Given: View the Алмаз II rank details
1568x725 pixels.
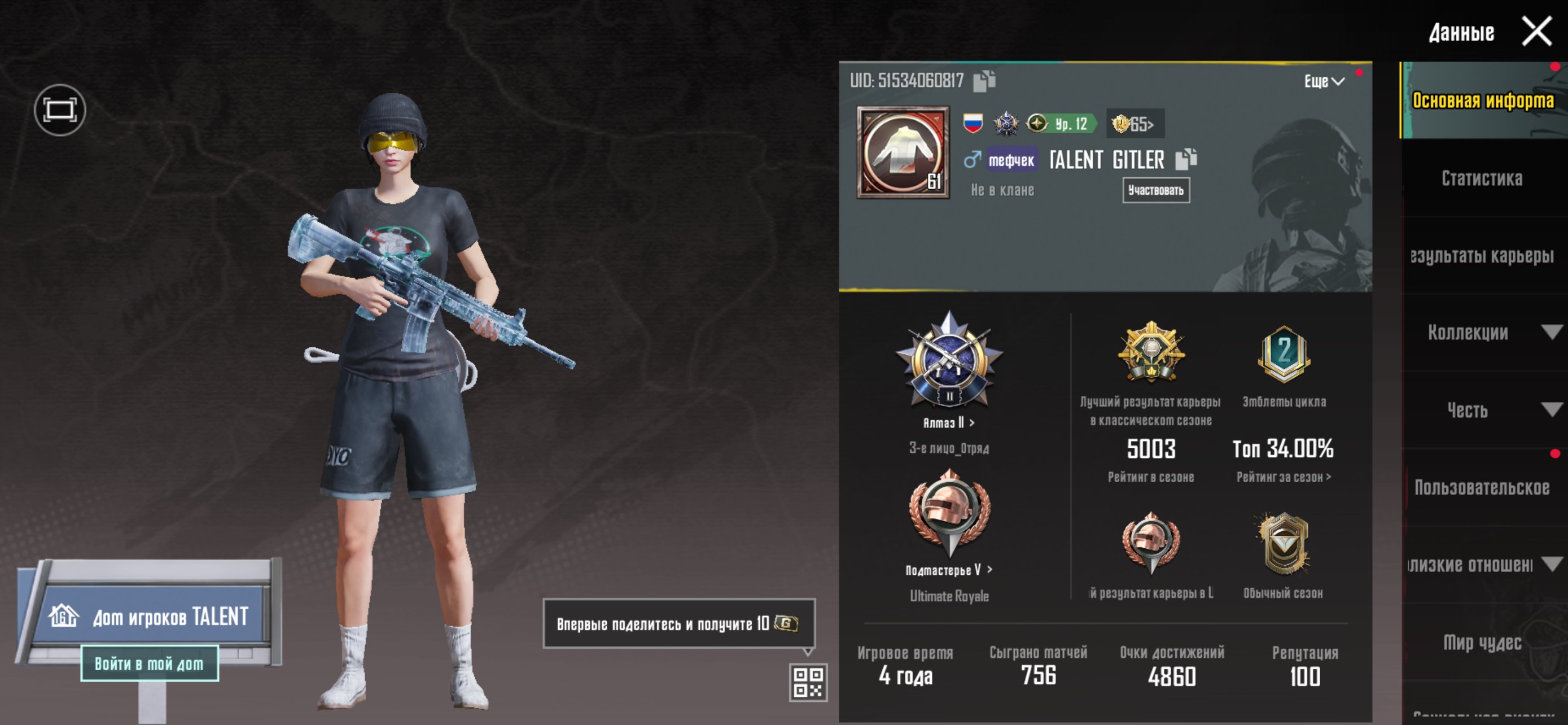Looking at the screenshot, I should click(x=948, y=422).
